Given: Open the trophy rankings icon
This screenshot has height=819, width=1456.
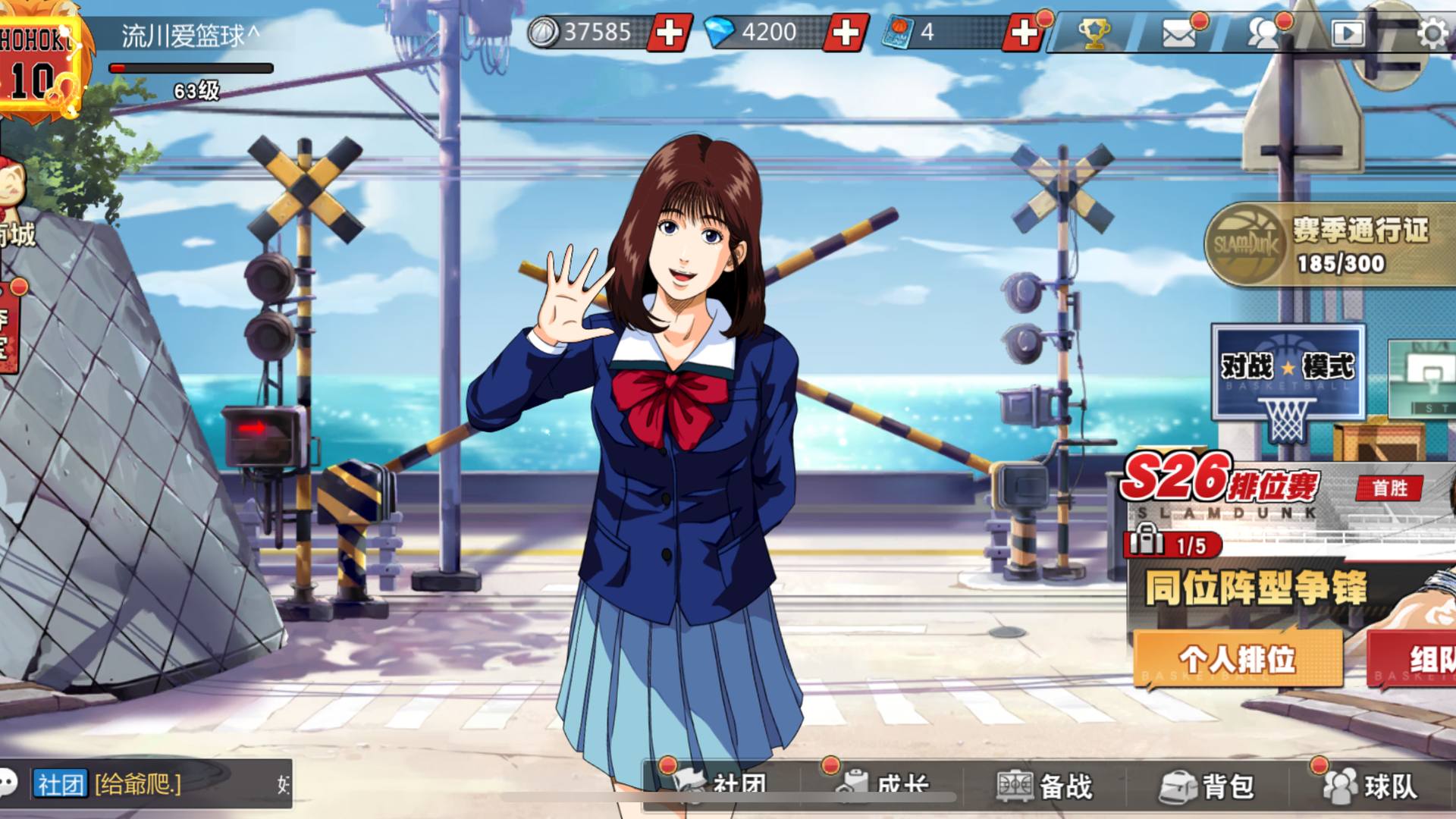Looking at the screenshot, I should pos(1094,33).
